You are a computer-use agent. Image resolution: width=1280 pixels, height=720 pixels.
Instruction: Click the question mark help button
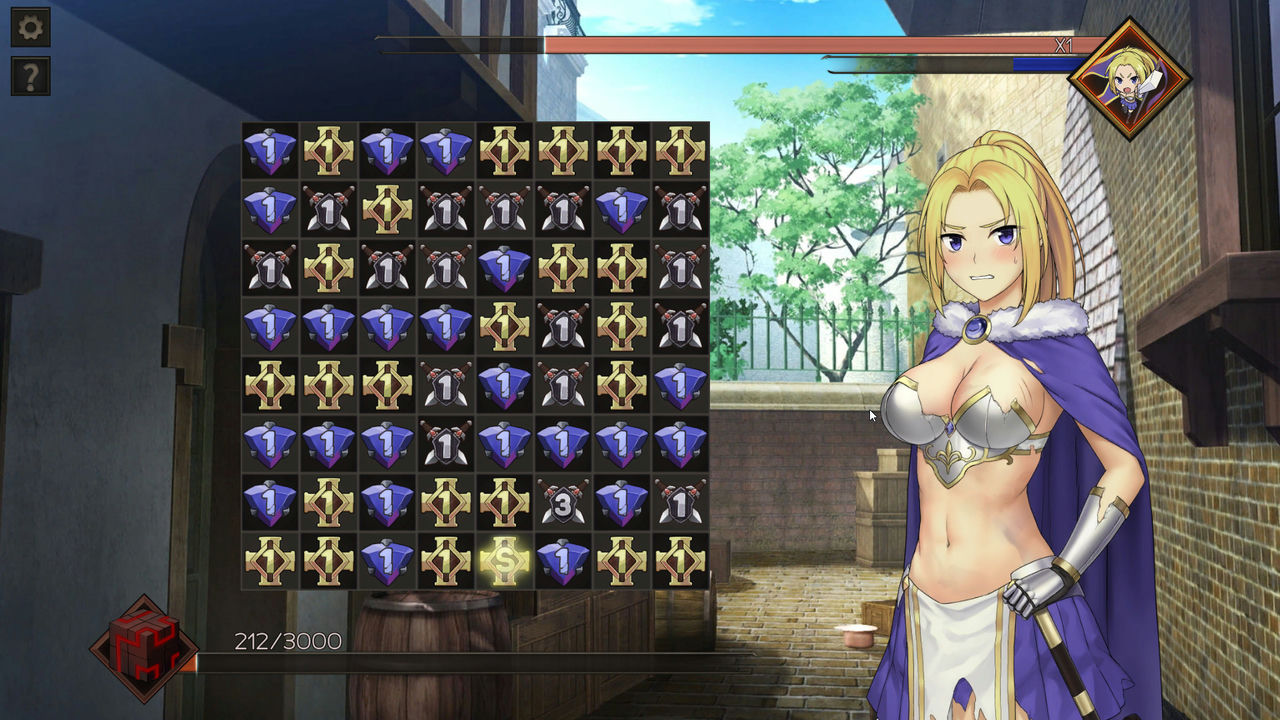point(30,75)
